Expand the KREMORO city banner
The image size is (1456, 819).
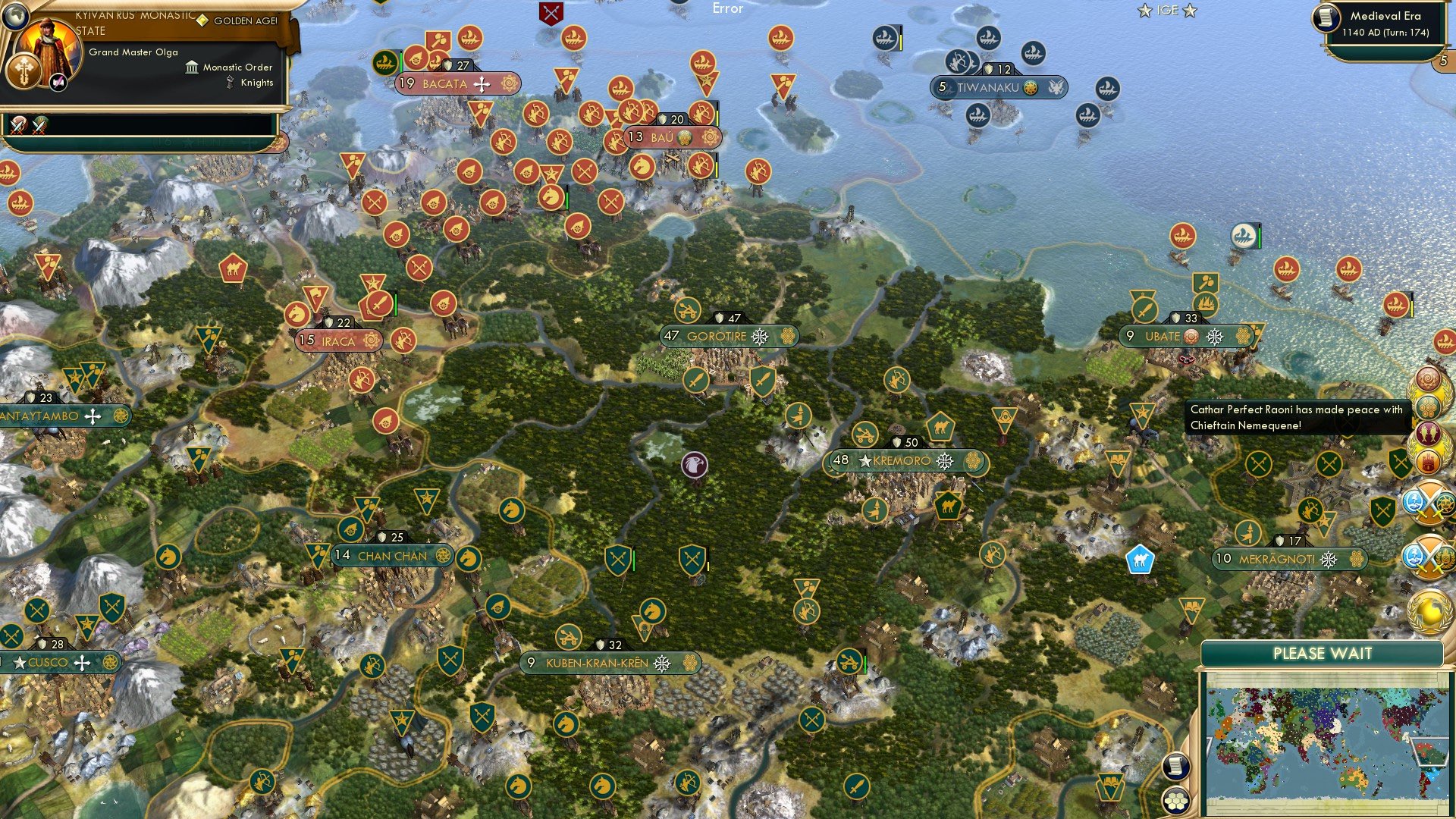click(x=906, y=459)
